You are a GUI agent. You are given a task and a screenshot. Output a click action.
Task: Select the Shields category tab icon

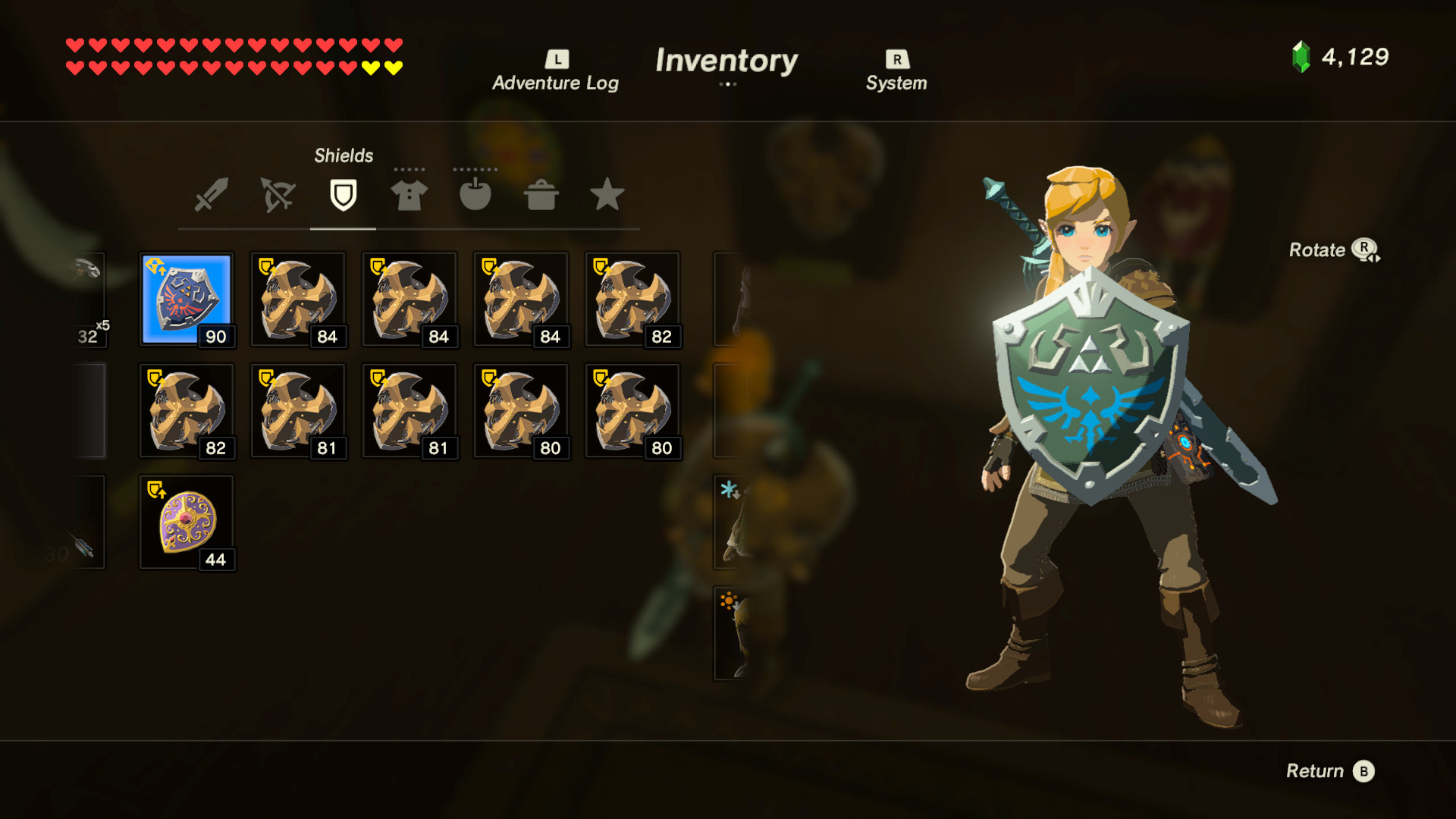[343, 196]
